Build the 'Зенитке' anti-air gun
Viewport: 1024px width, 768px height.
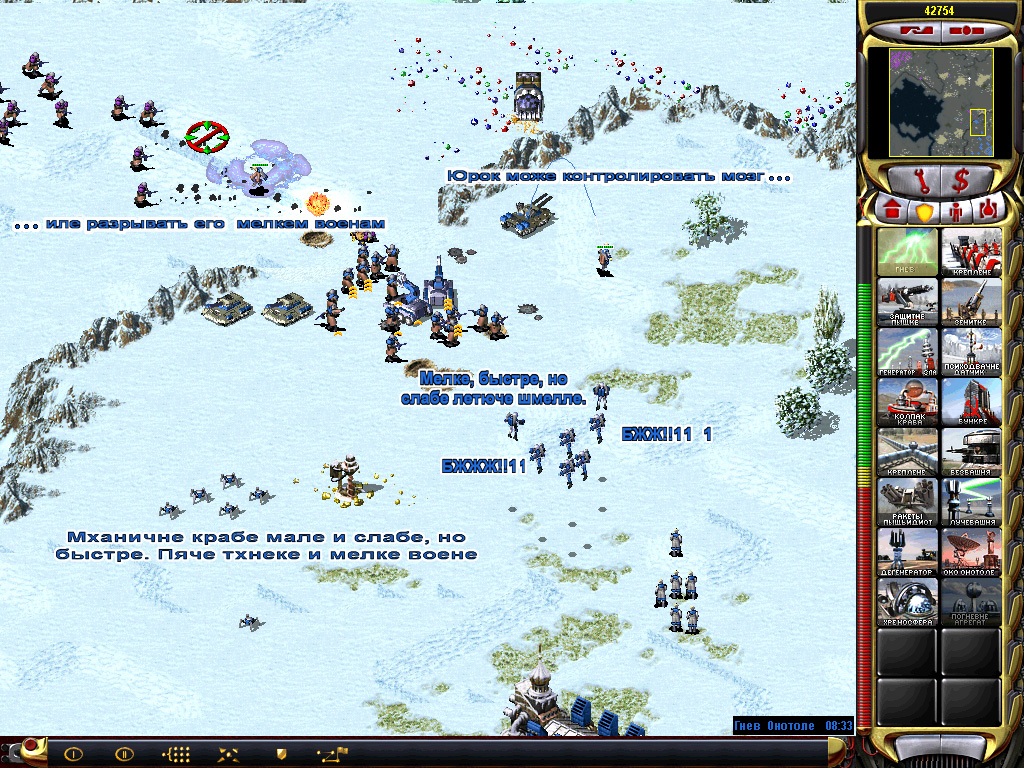(971, 302)
